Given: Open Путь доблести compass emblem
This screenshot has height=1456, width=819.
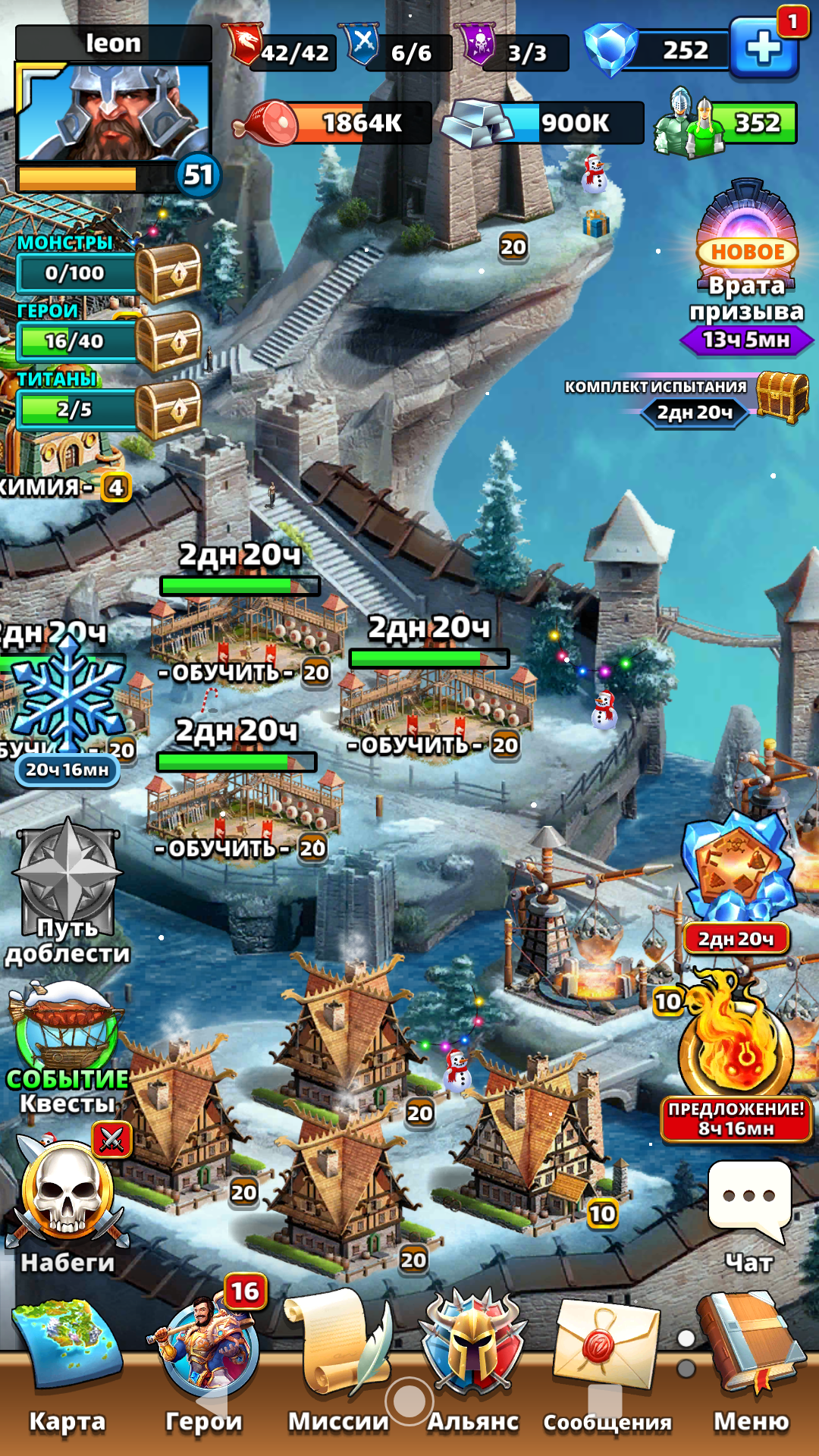Looking at the screenshot, I should tap(68, 880).
